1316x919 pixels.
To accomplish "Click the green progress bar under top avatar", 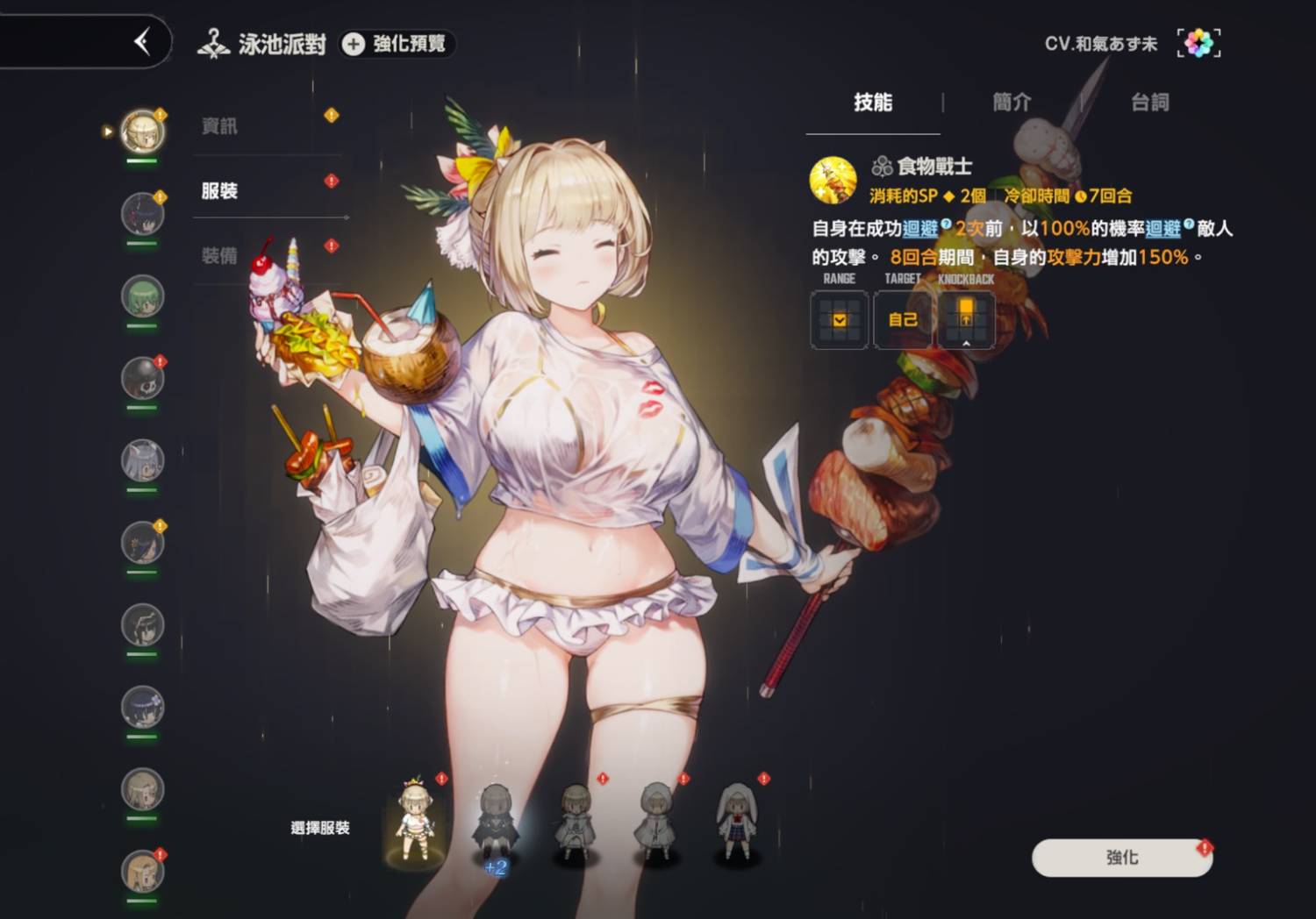I will tap(142, 162).
